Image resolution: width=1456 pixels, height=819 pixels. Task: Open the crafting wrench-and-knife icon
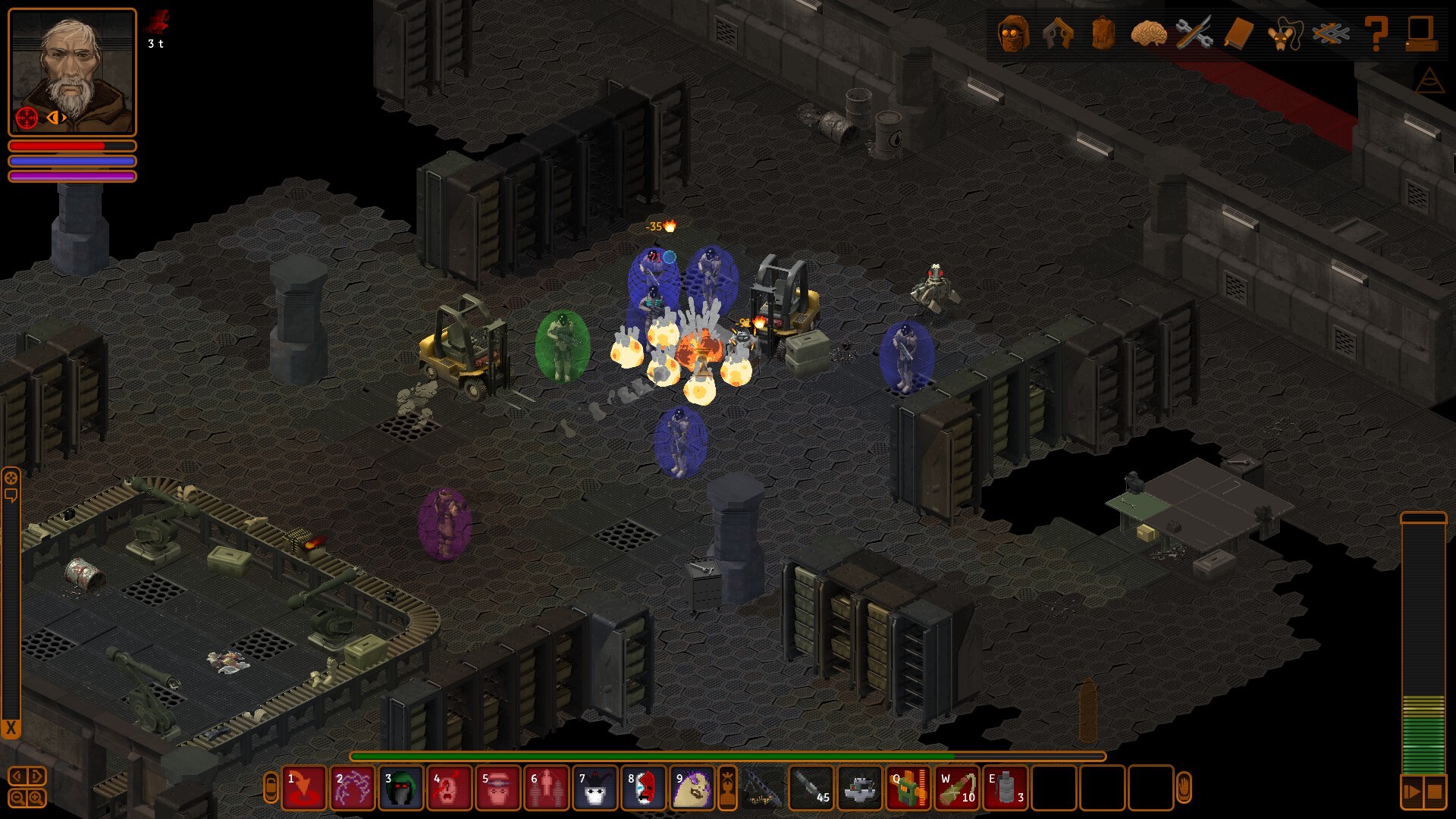pyautogui.click(x=1194, y=34)
